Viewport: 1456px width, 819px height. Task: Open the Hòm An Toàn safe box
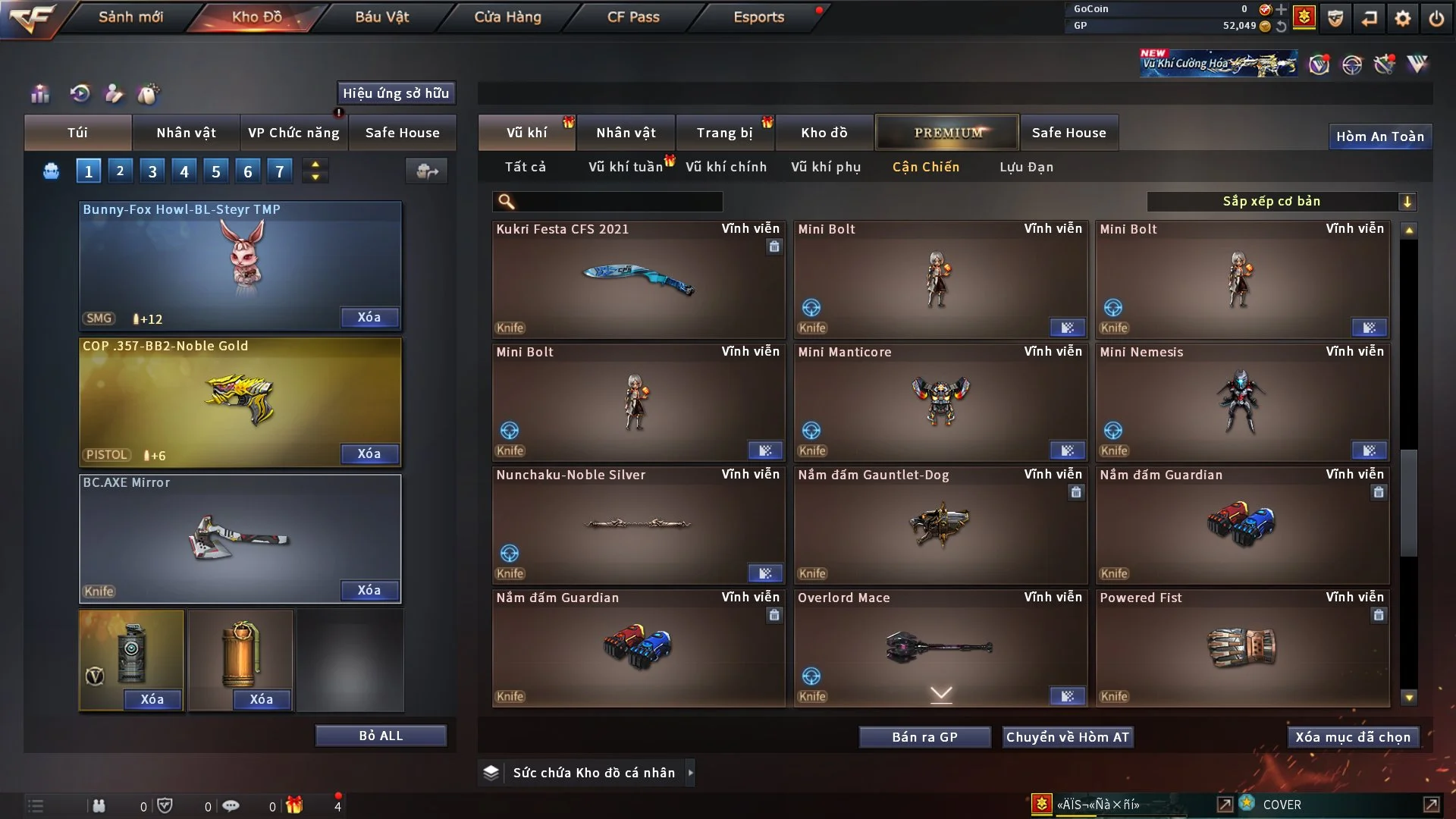pos(1379,136)
